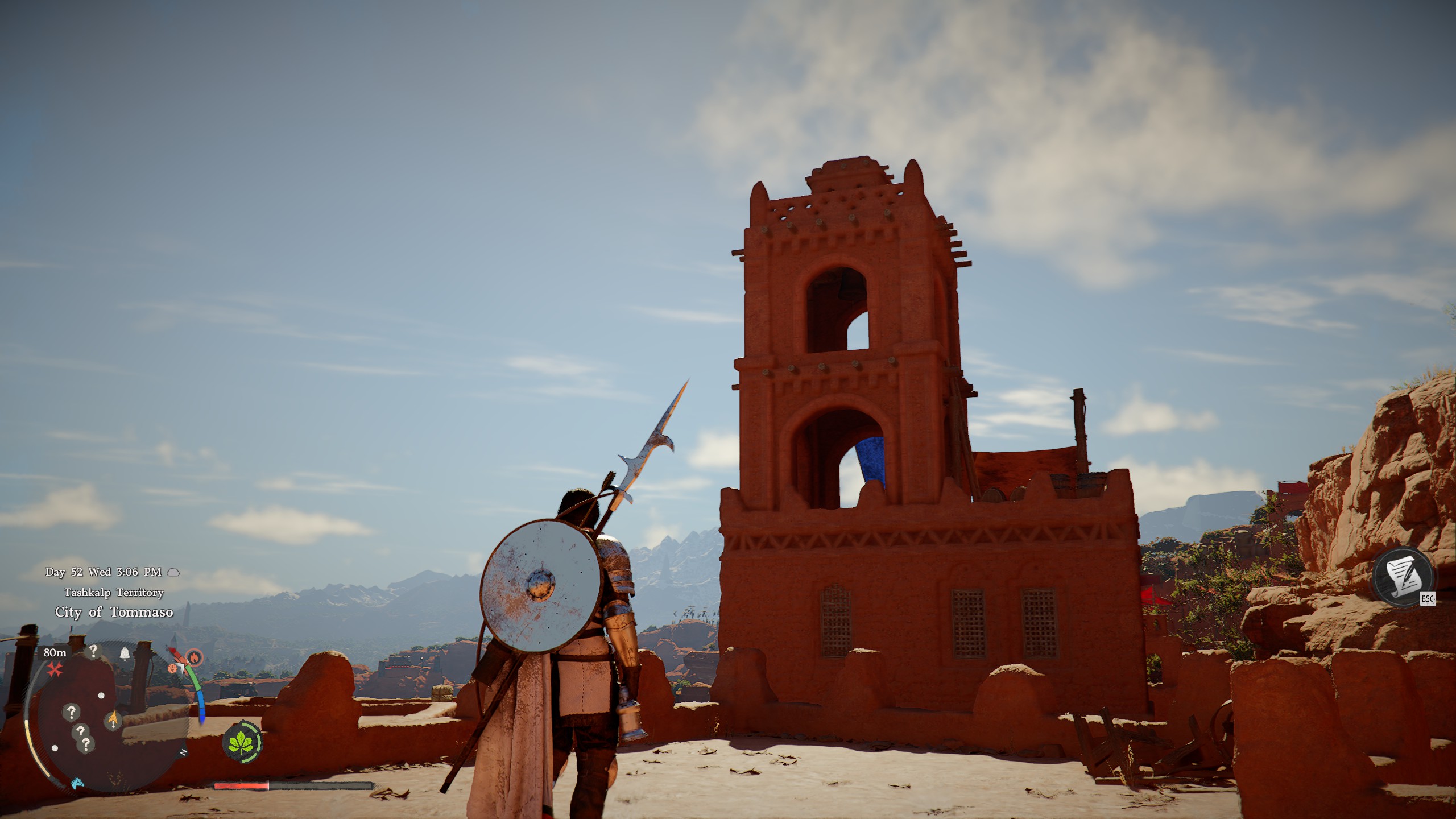Screen dimensions: 1456x819
Task: Toggle the lowest question mark marker on minimap
Action: tap(86, 743)
